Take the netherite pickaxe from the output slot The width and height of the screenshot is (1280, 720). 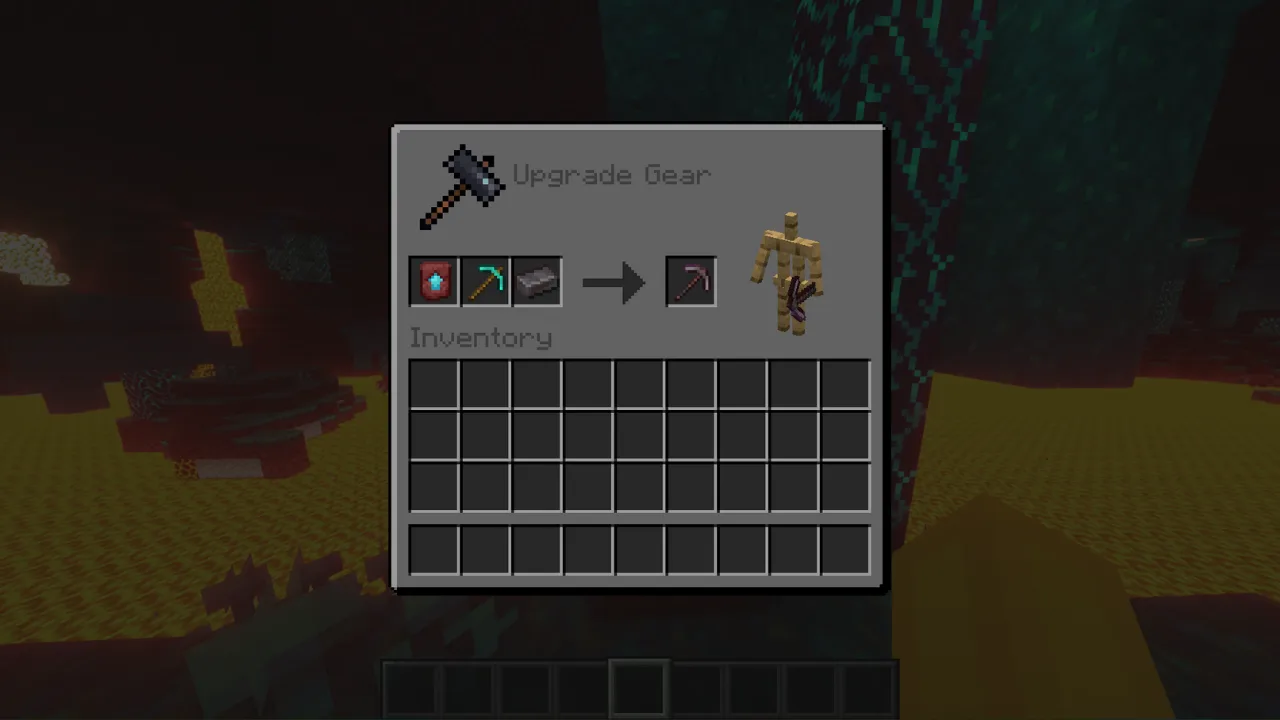[691, 282]
